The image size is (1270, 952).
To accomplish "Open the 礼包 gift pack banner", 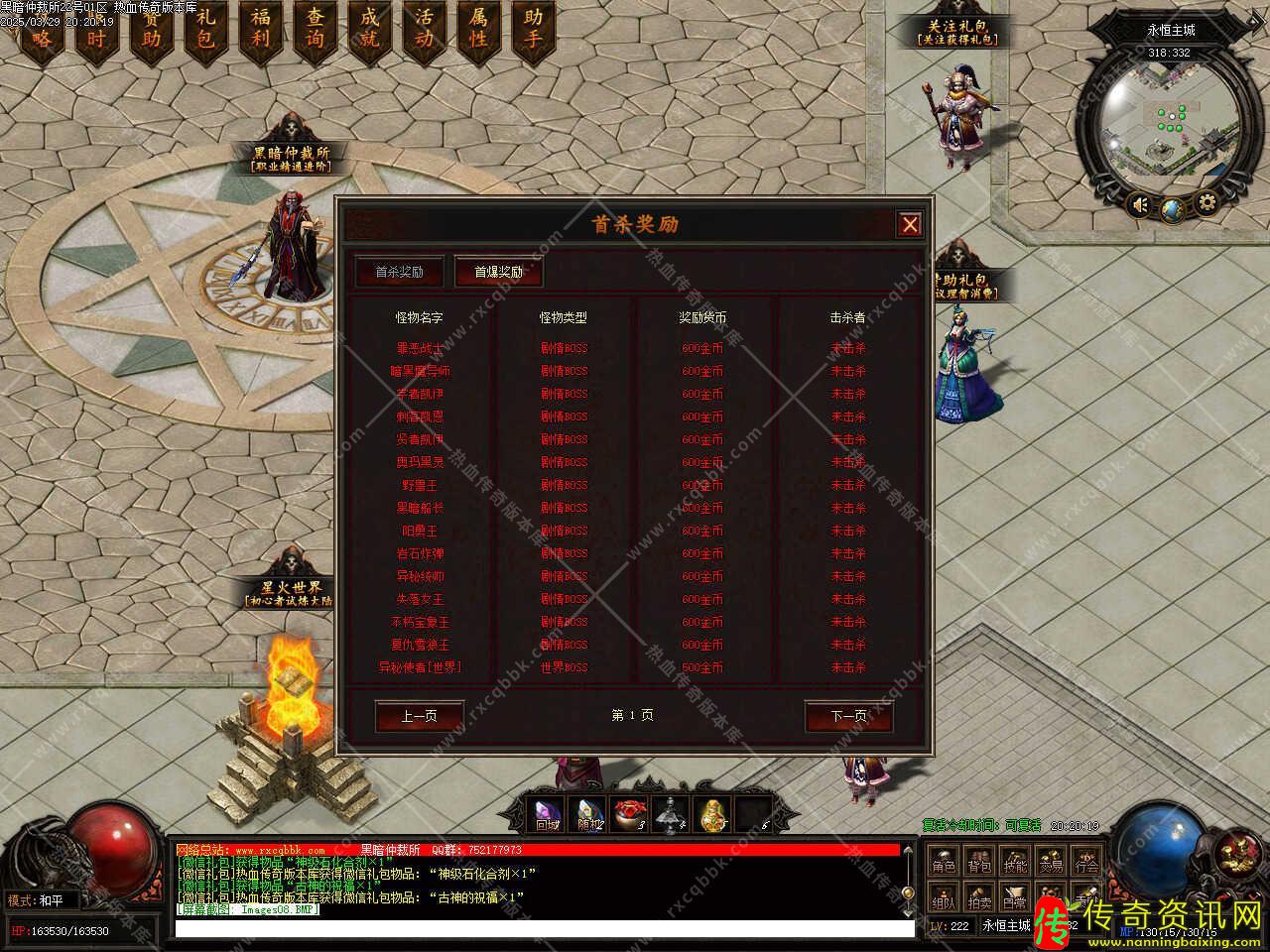I will pyautogui.click(x=205, y=30).
